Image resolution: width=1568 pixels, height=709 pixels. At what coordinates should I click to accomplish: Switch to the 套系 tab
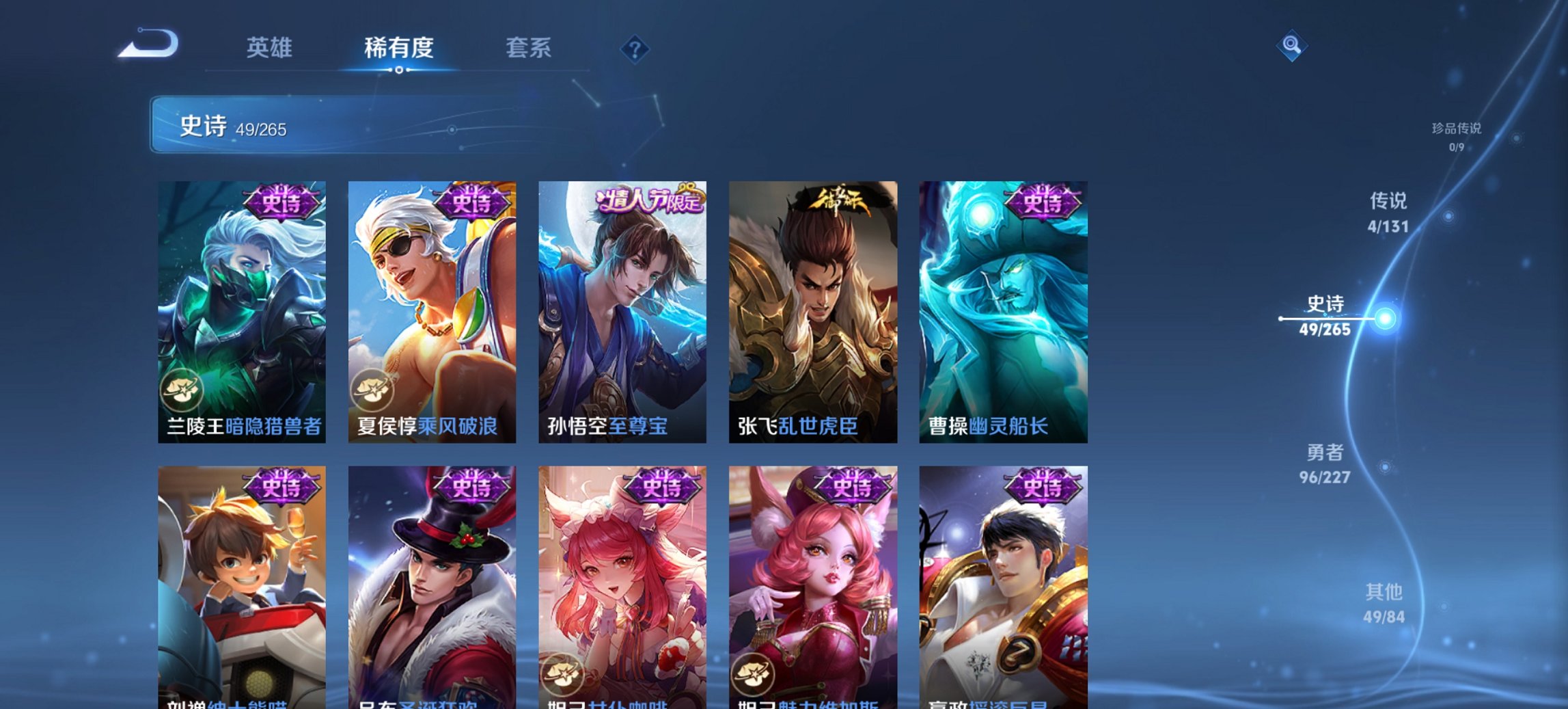tap(528, 48)
